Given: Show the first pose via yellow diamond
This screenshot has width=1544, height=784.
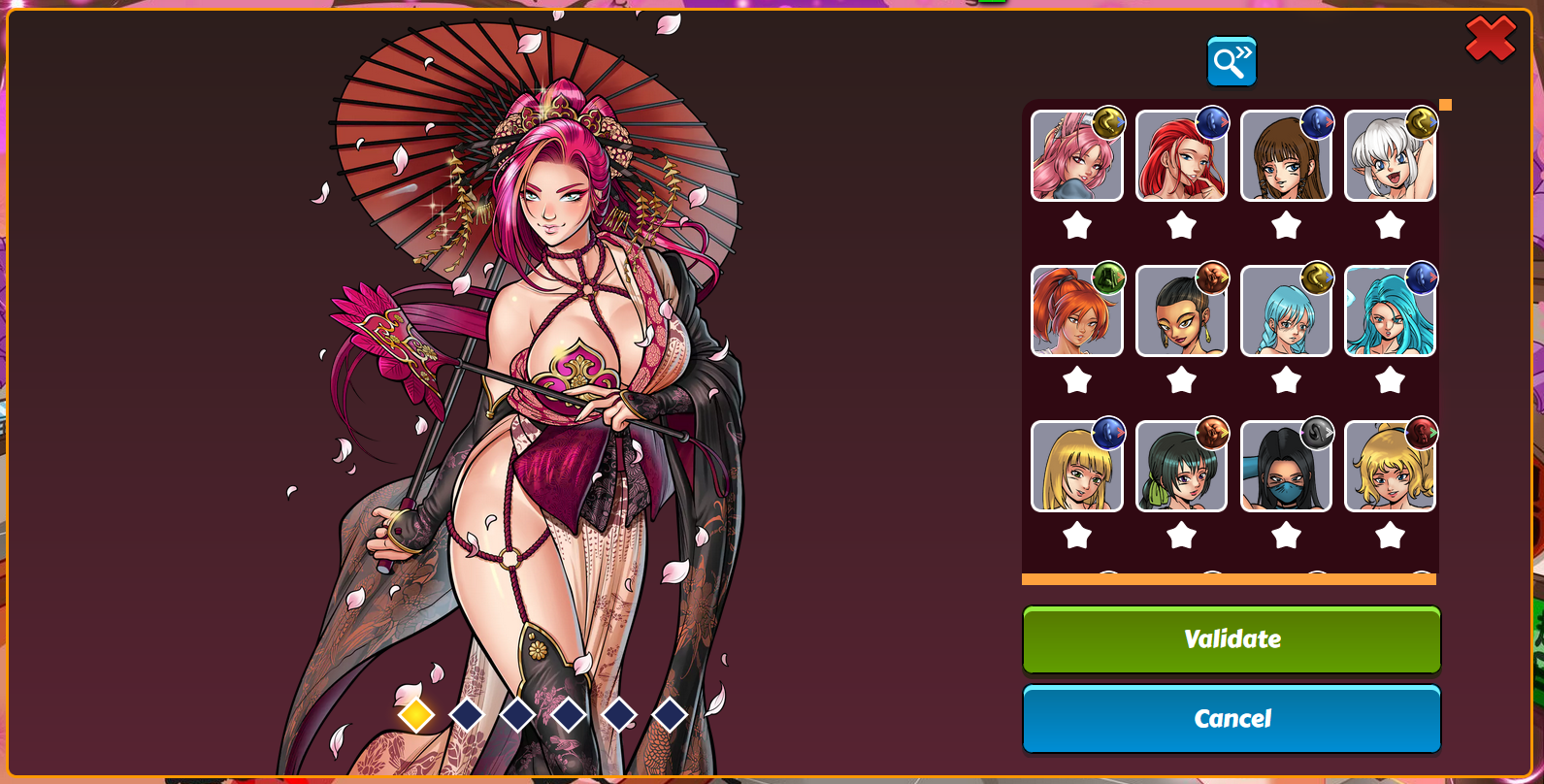Looking at the screenshot, I should point(416,715).
